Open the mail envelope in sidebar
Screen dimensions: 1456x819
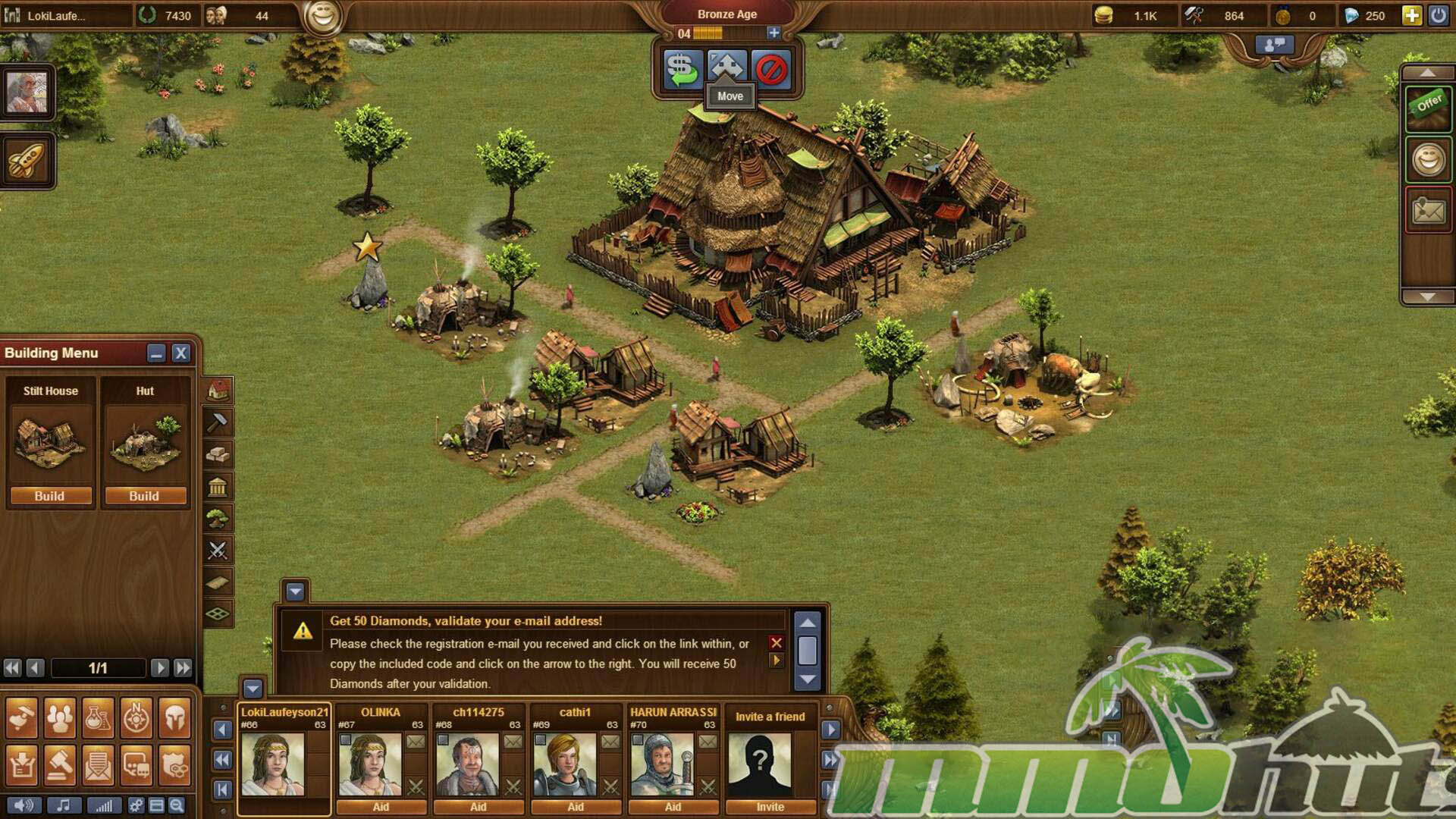point(1428,210)
